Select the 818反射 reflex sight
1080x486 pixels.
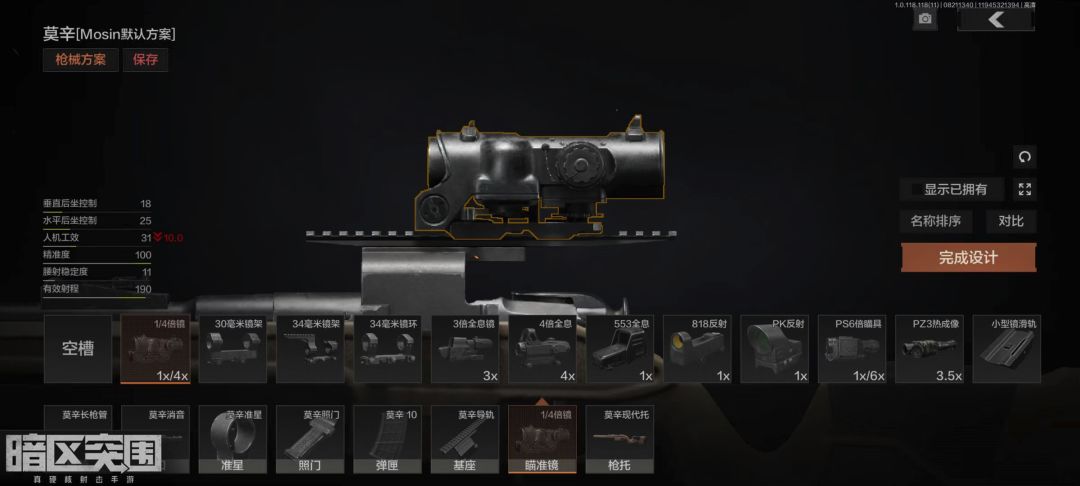coord(698,349)
